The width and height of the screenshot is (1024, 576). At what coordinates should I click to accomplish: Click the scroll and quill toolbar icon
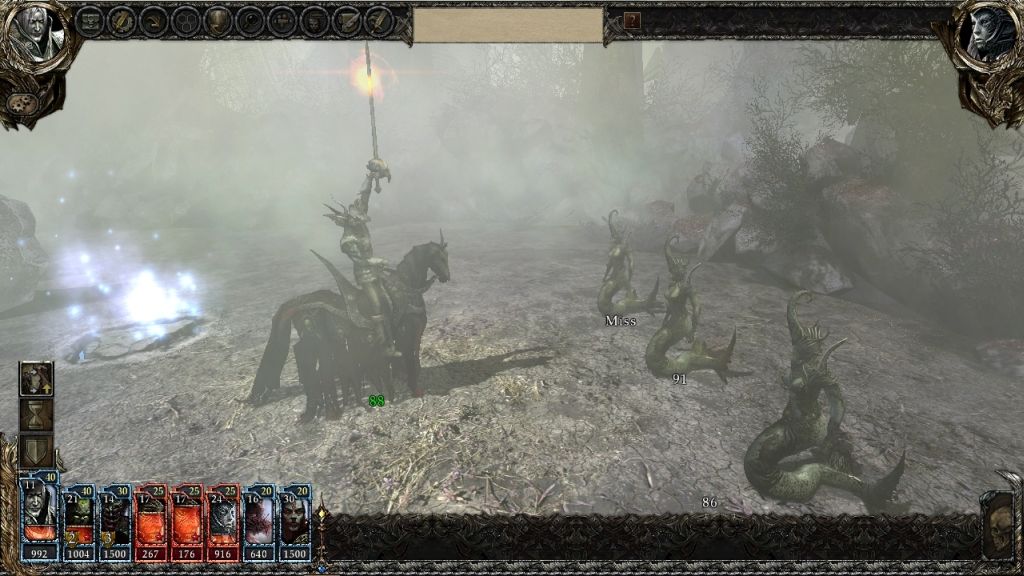click(347, 21)
